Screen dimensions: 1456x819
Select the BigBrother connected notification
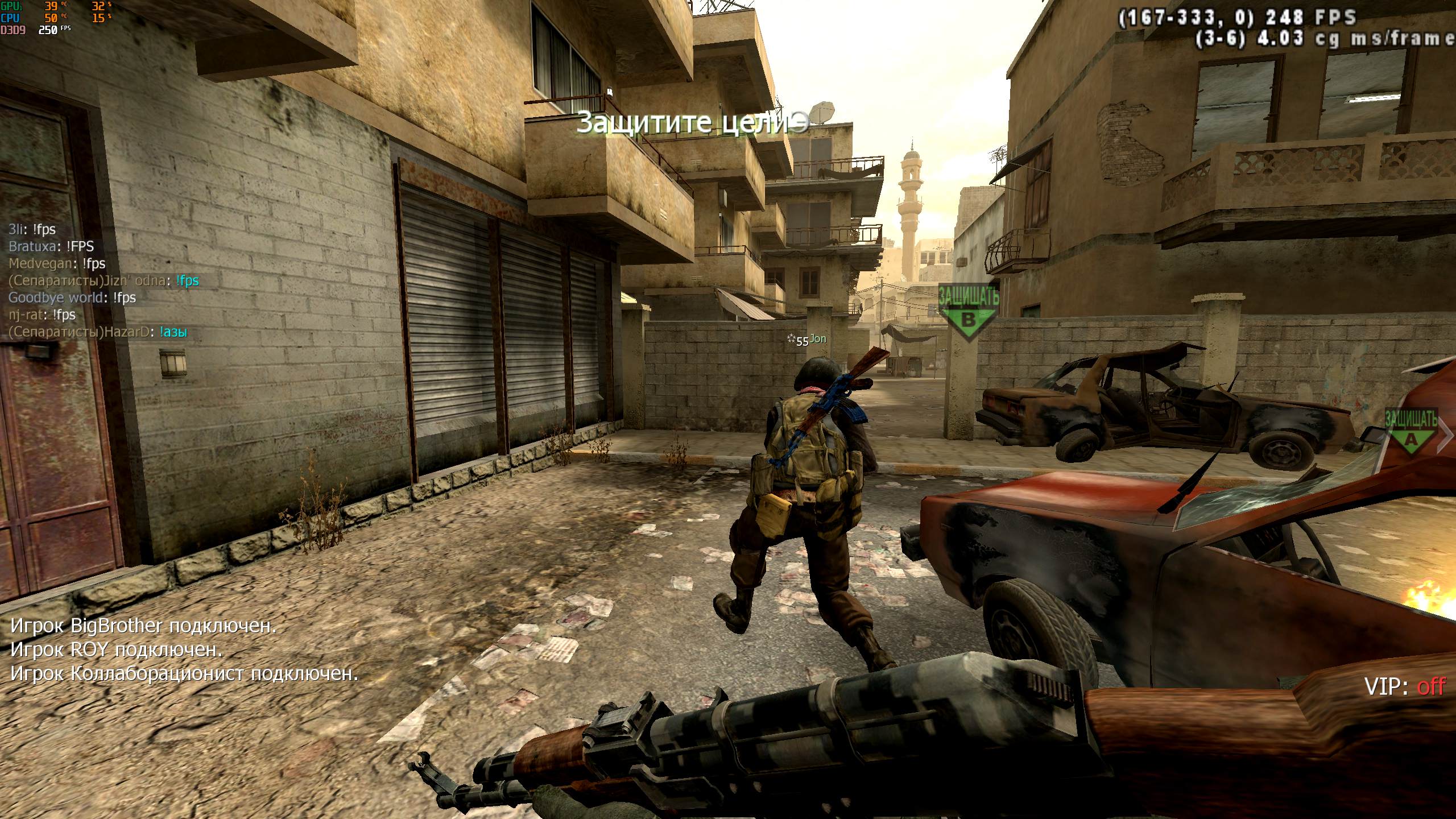click(143, 626)
